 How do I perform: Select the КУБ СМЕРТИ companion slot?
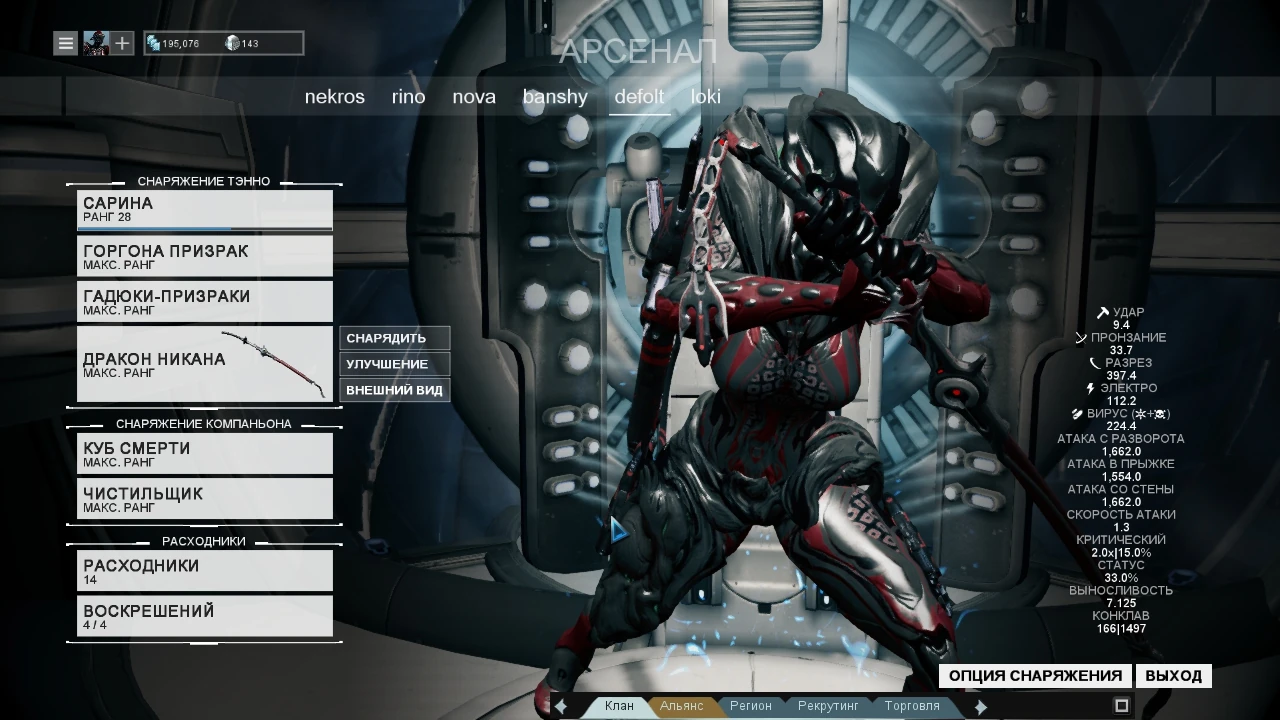pos(205,453)
